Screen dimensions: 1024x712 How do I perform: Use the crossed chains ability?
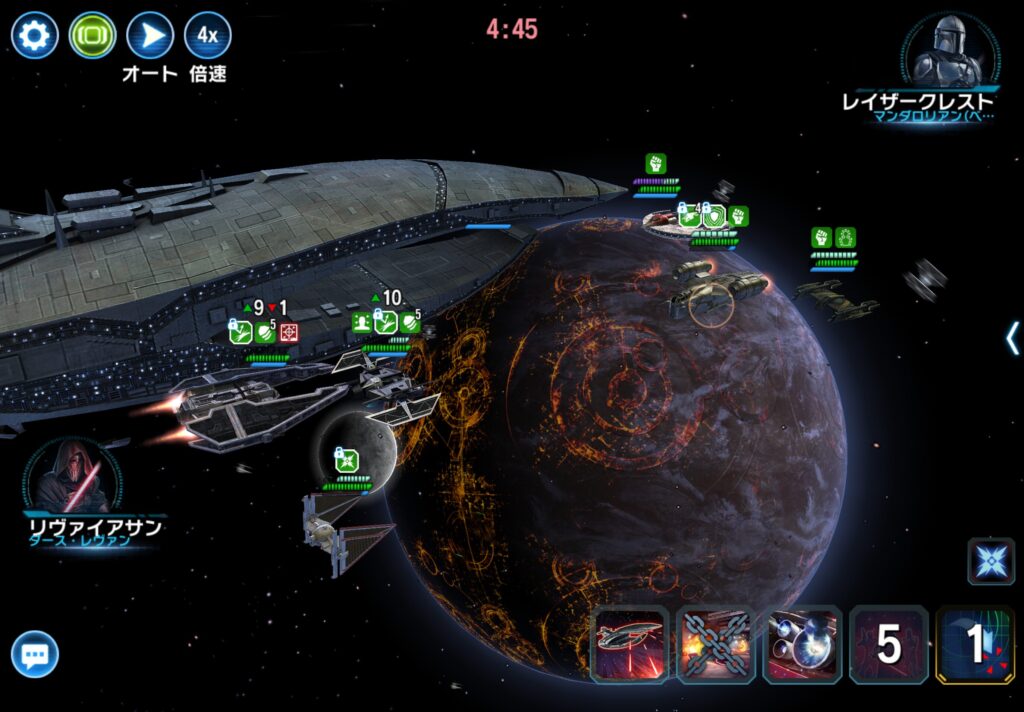click(716, 645)
